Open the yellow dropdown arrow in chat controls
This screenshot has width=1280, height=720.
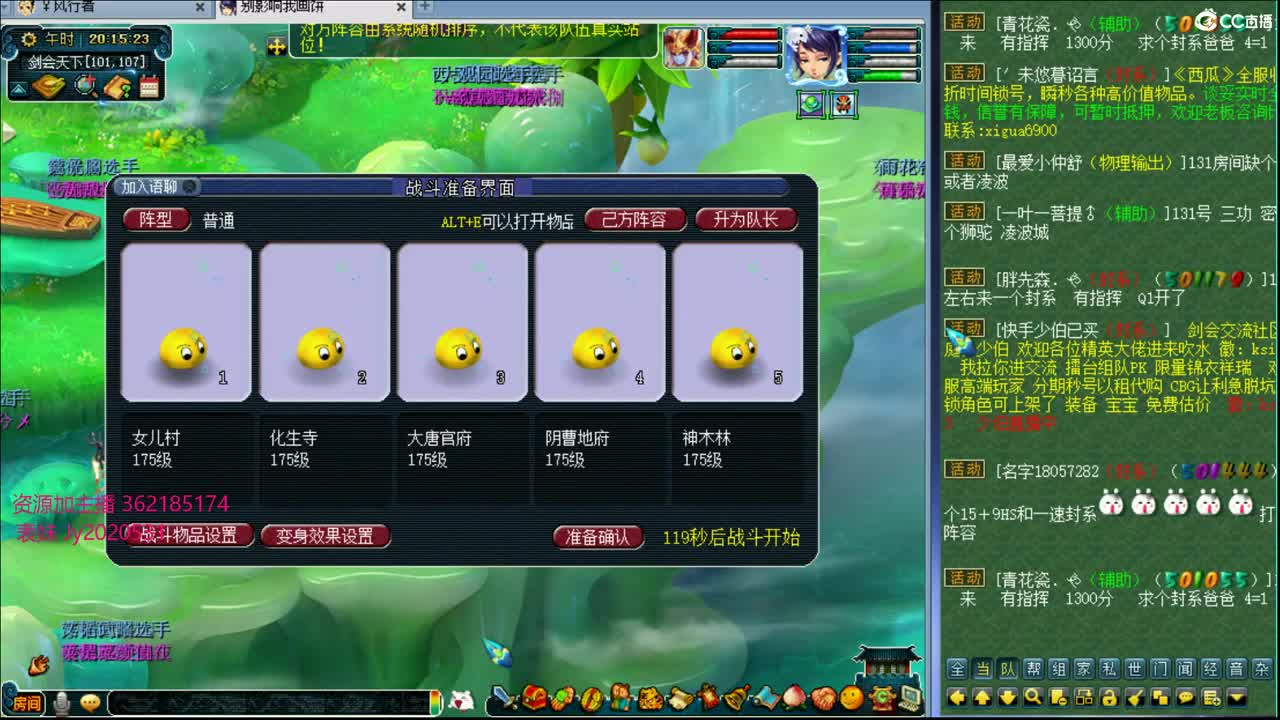pos(1236,695)
